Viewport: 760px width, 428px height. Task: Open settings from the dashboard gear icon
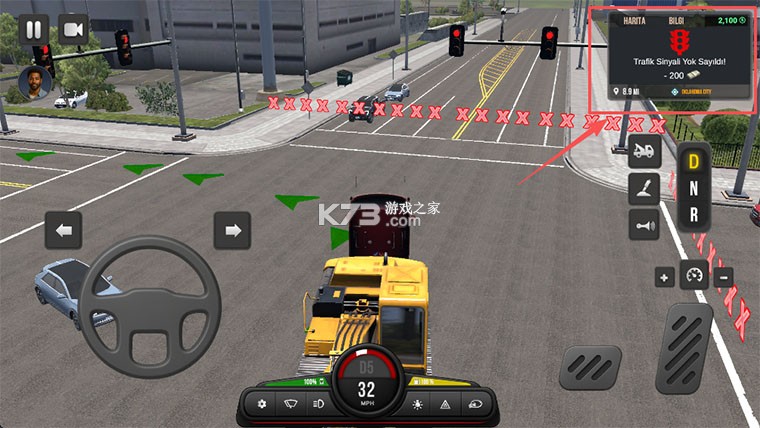point(262,404)
